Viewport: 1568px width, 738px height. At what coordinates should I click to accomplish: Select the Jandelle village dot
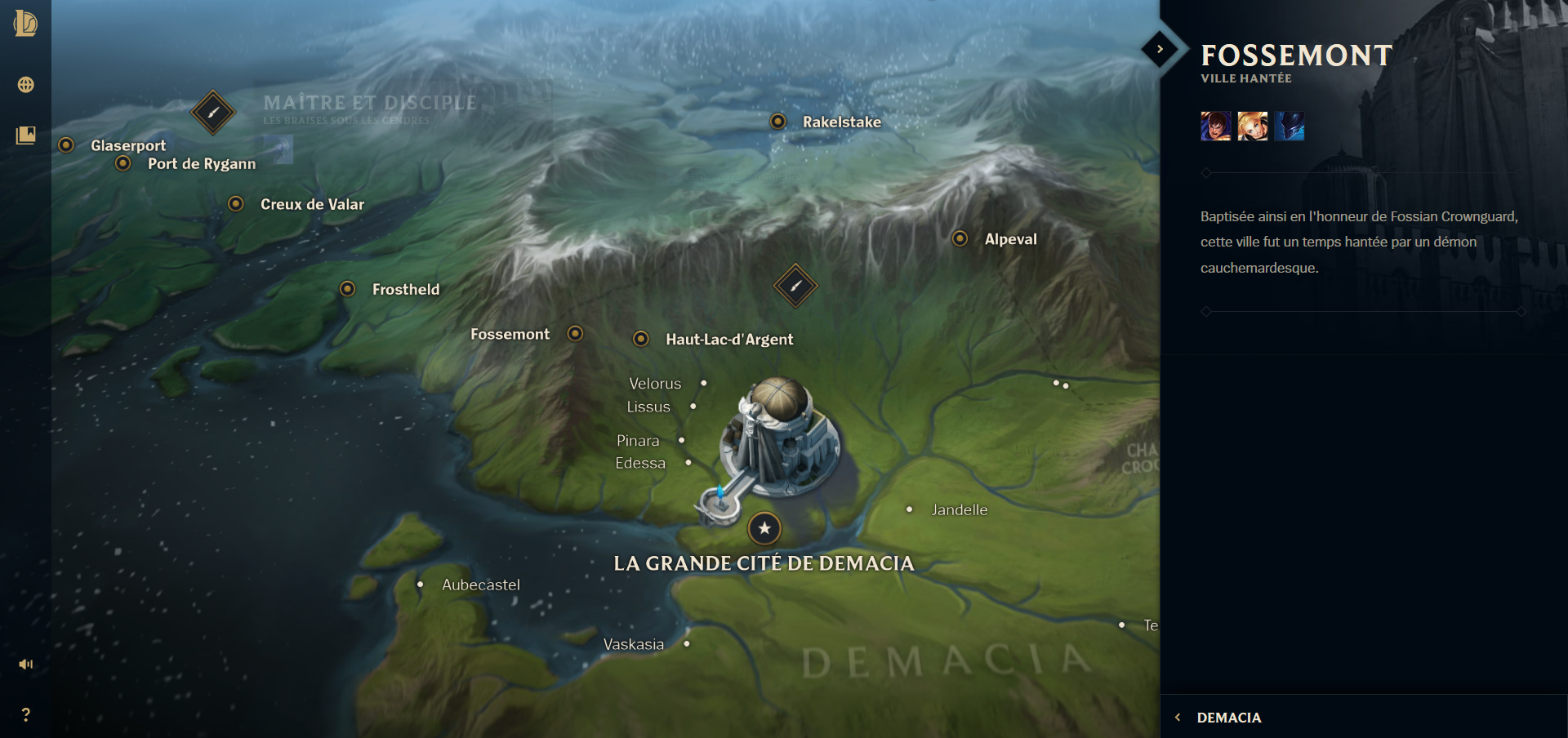click(909, 509)
